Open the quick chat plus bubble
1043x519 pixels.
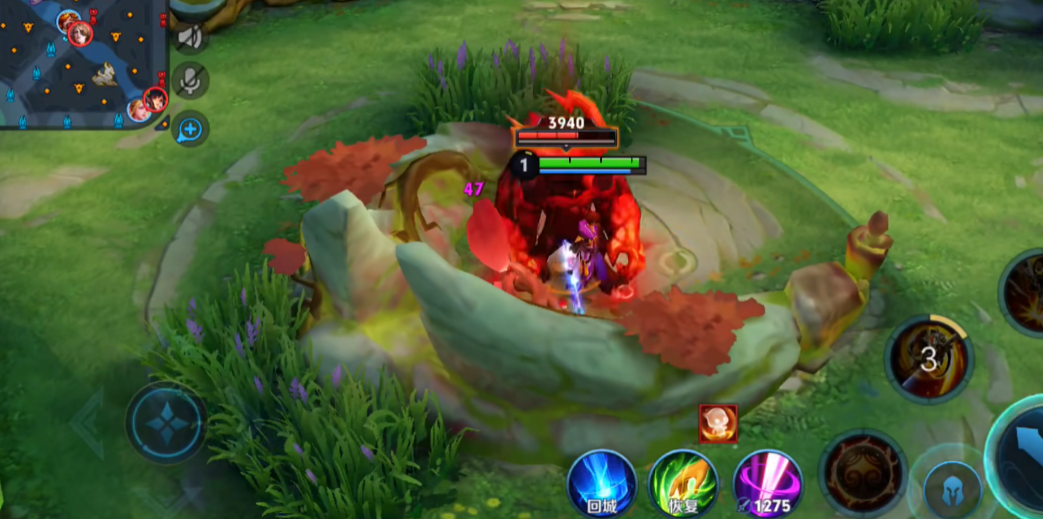click(190, 128)
